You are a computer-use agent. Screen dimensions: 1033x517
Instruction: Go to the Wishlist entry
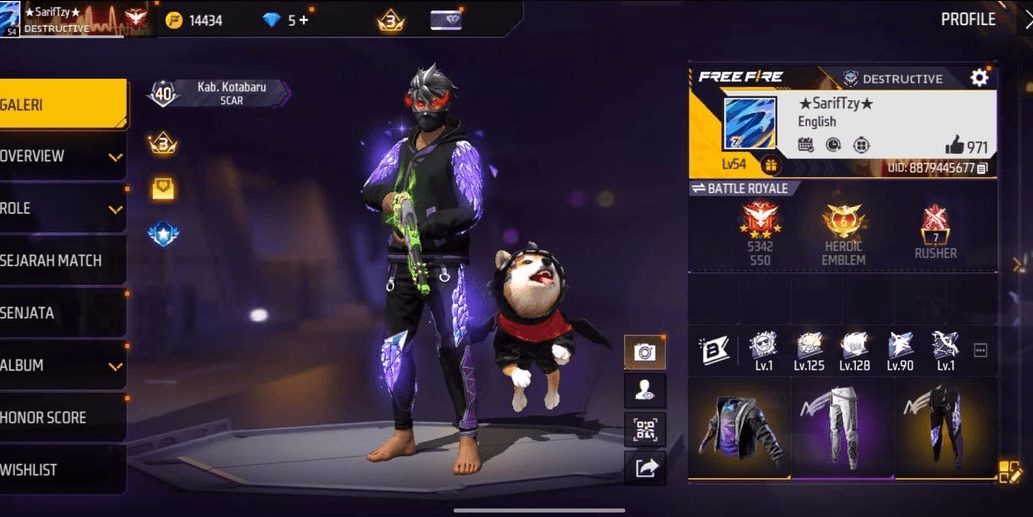coord(60,470)
